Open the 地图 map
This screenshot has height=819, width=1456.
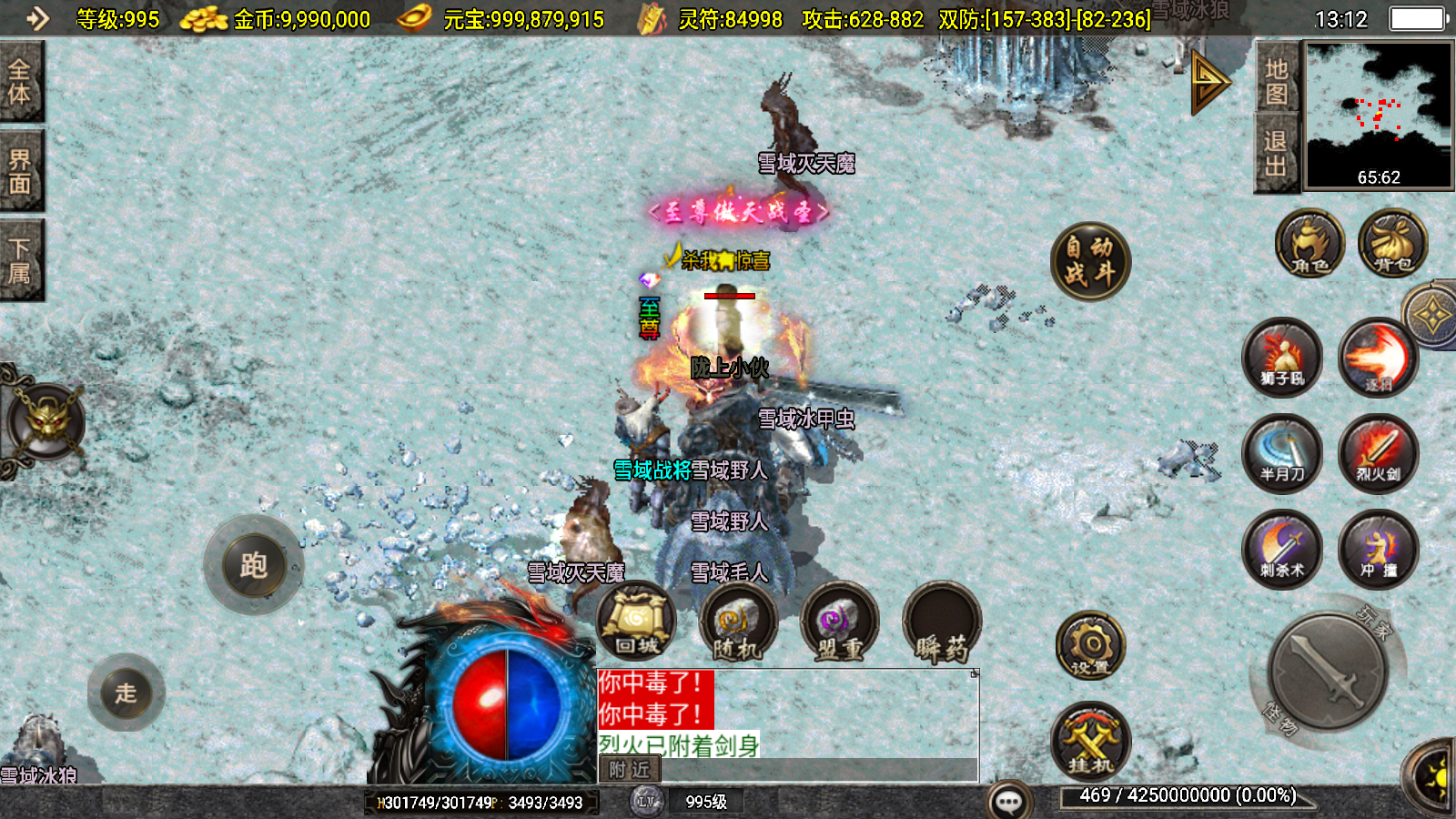1276,80
